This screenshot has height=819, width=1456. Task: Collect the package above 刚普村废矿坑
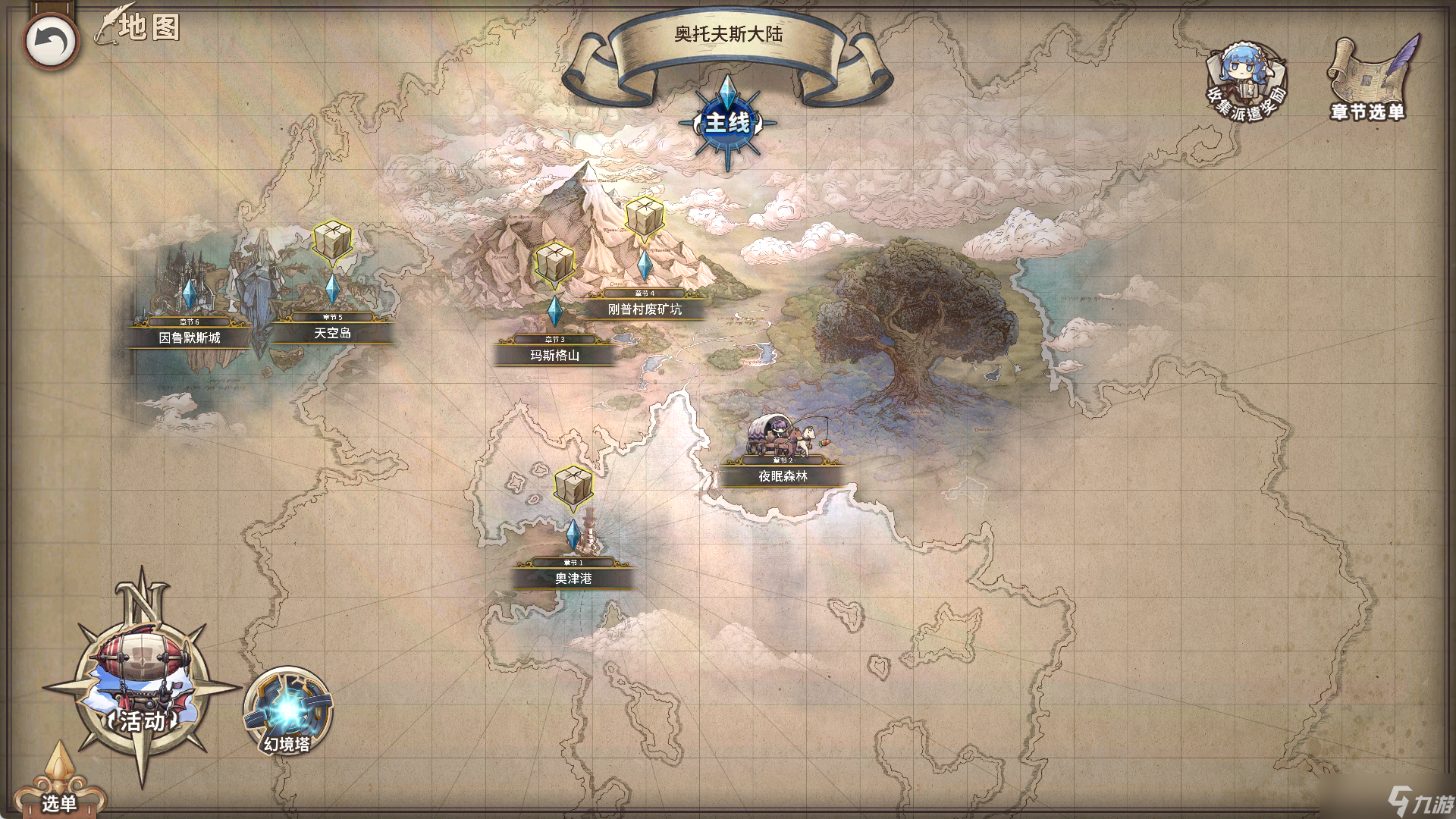[645, 218]
